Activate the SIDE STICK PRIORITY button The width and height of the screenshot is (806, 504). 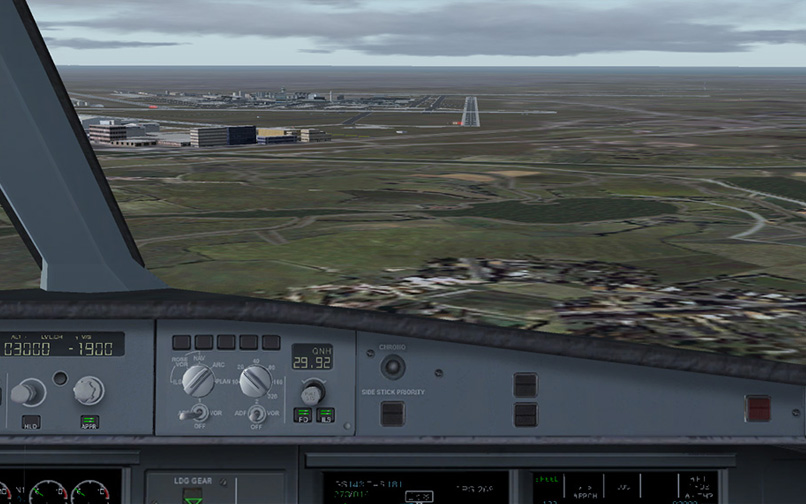point(392,413)
